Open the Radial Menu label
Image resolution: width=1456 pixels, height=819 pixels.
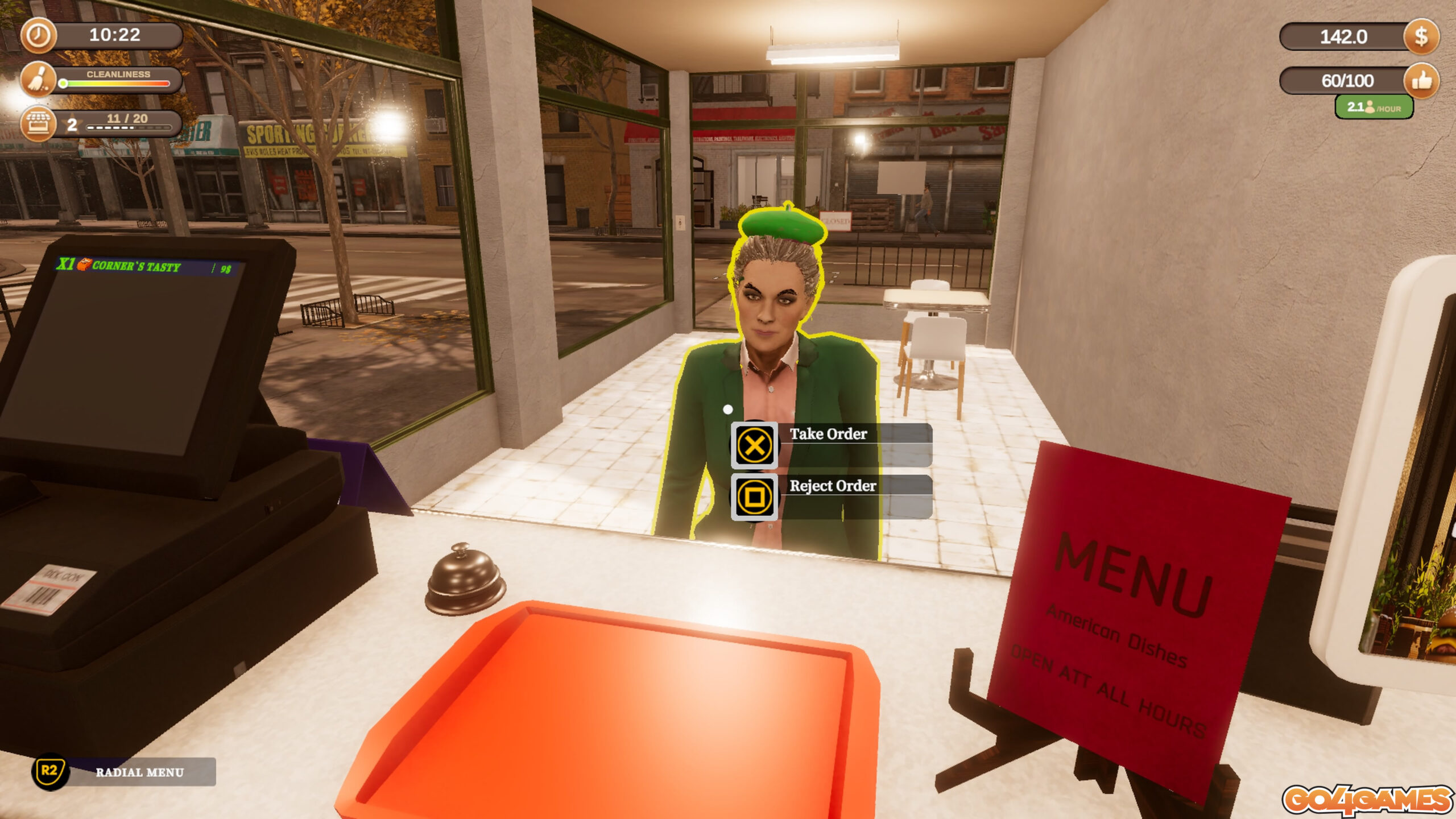[x=139, y=772]
